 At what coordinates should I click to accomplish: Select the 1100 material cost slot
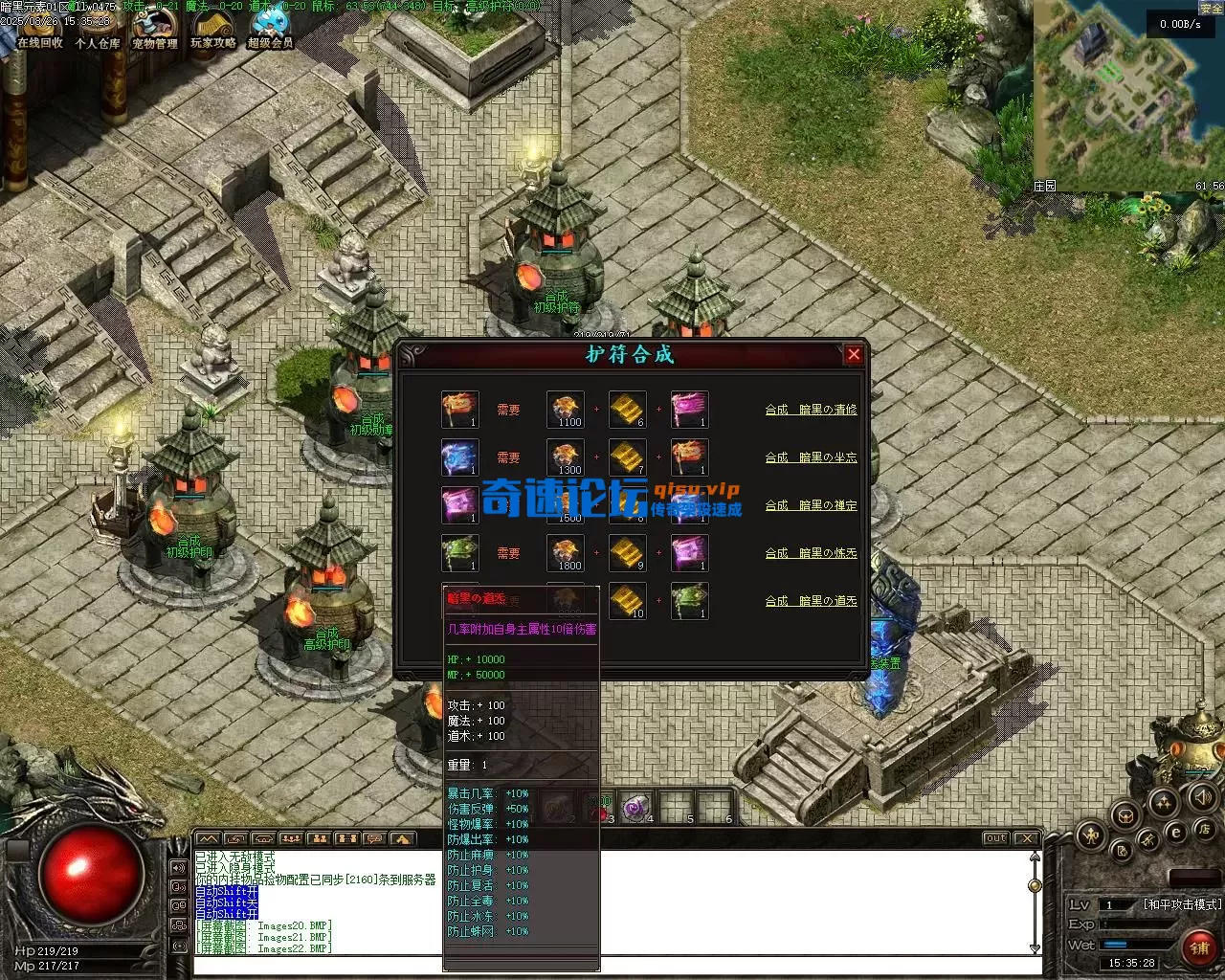click(x=565, y=410)
